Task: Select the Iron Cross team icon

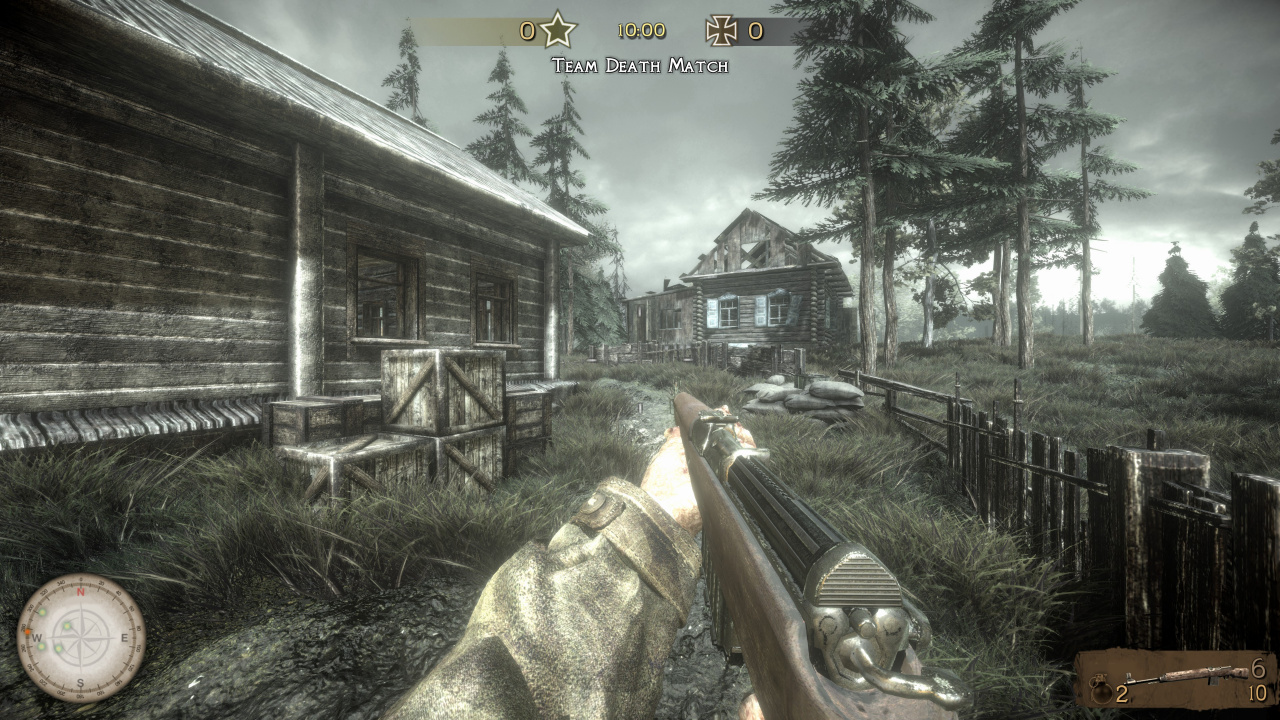Action: (721, 30)
